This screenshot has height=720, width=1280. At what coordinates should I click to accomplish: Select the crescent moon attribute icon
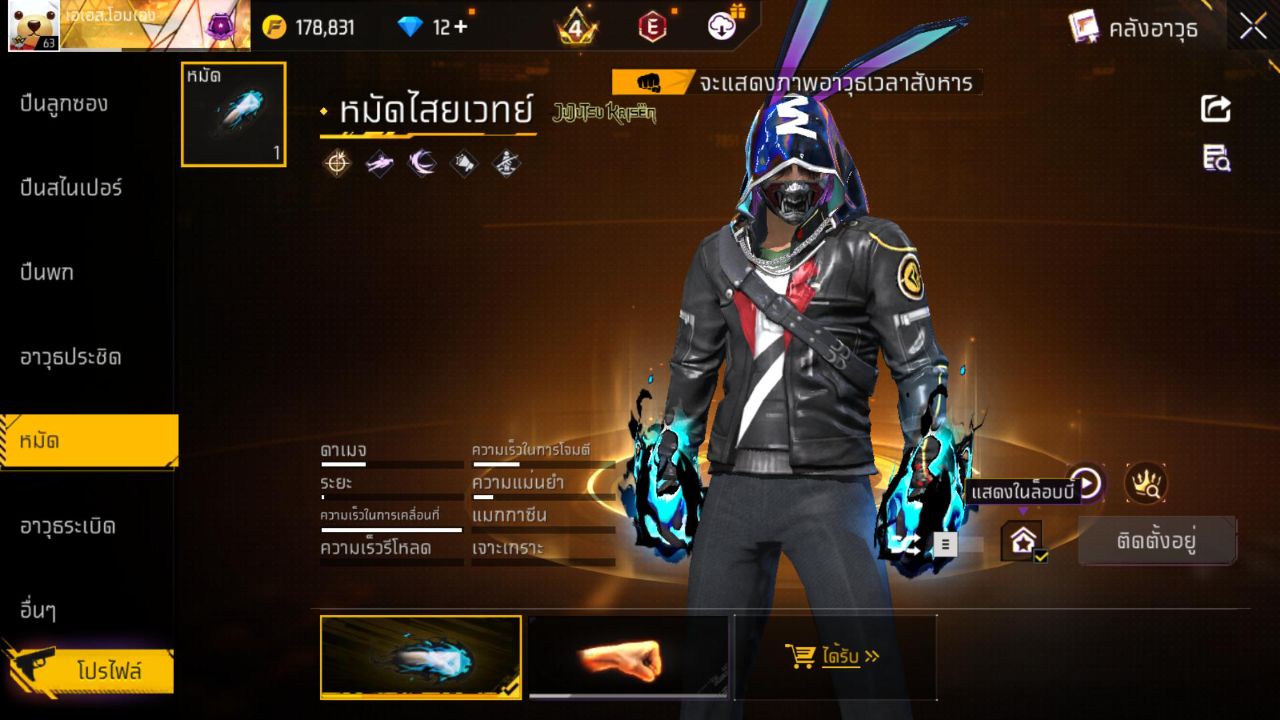pyautogui.click(x=420, y=163)
